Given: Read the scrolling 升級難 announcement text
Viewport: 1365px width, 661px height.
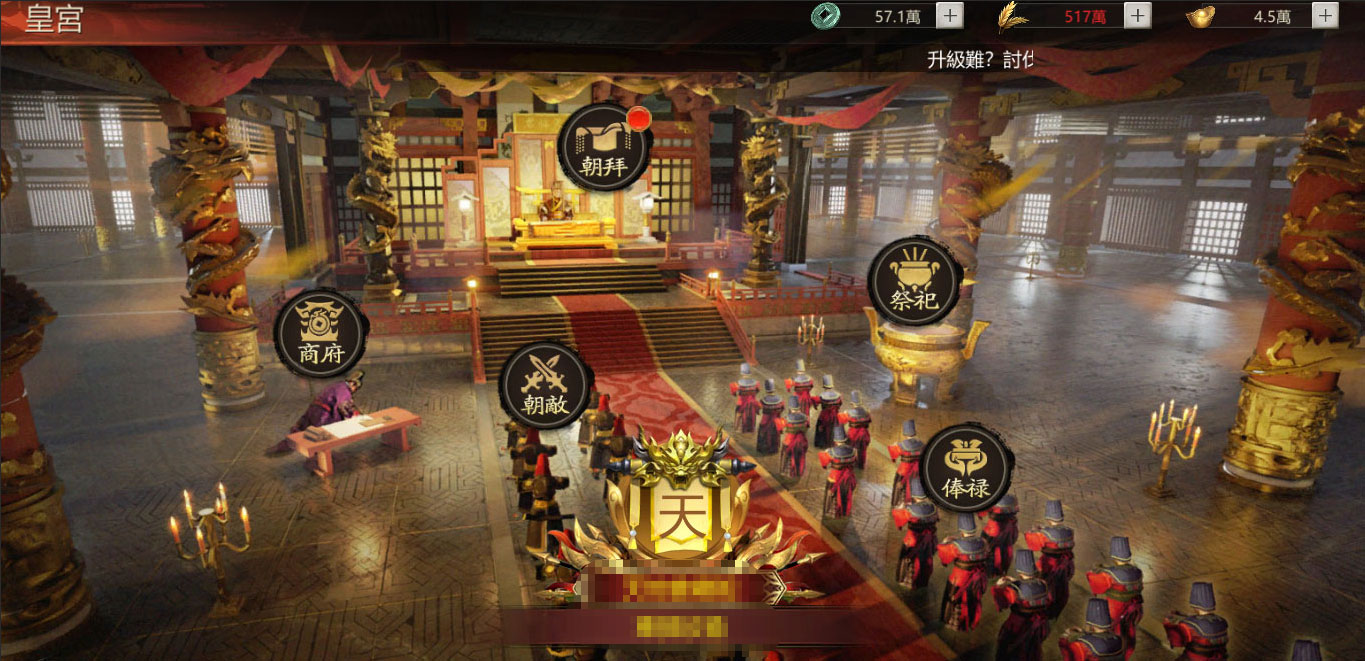Looking at the screenshot, I should 978,59.
